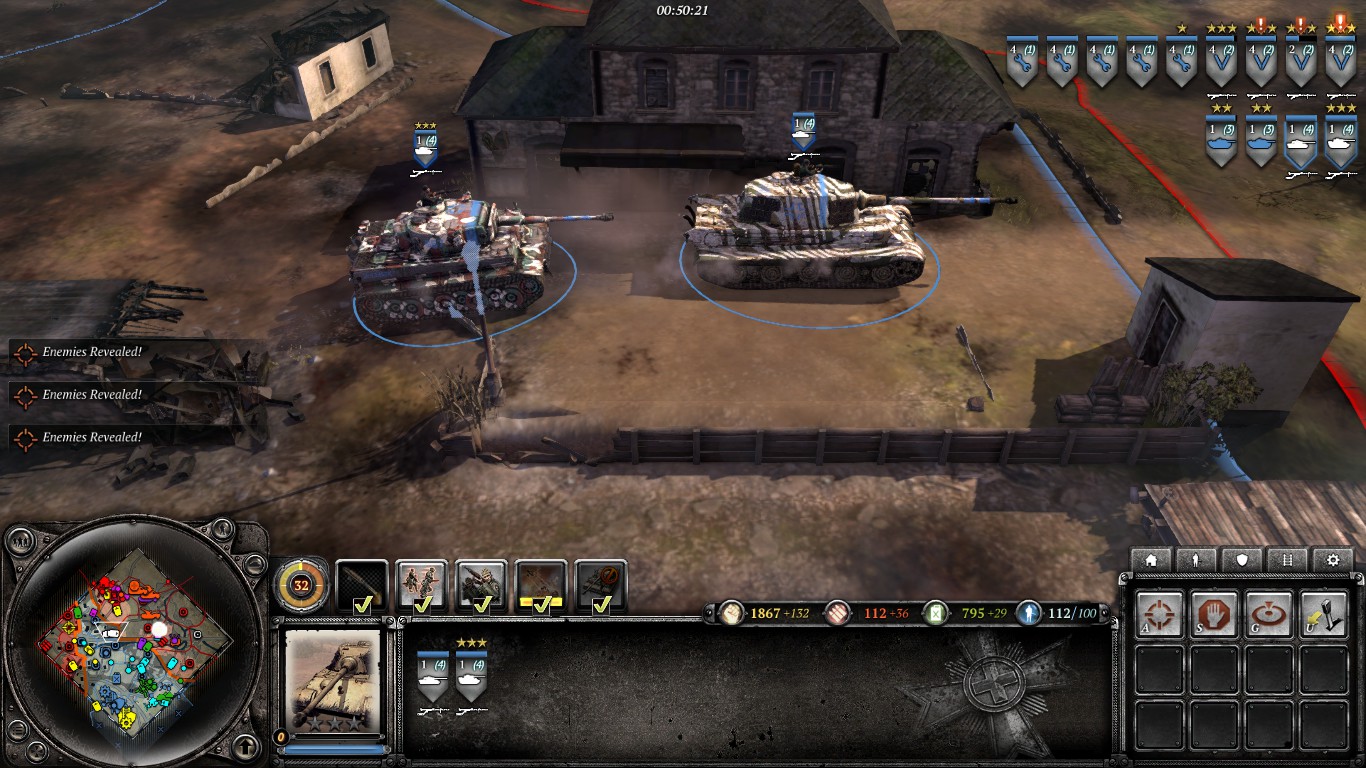Use the crossed-out tank commander ability
Screen dimensions: 1366x768
point(601,586)
